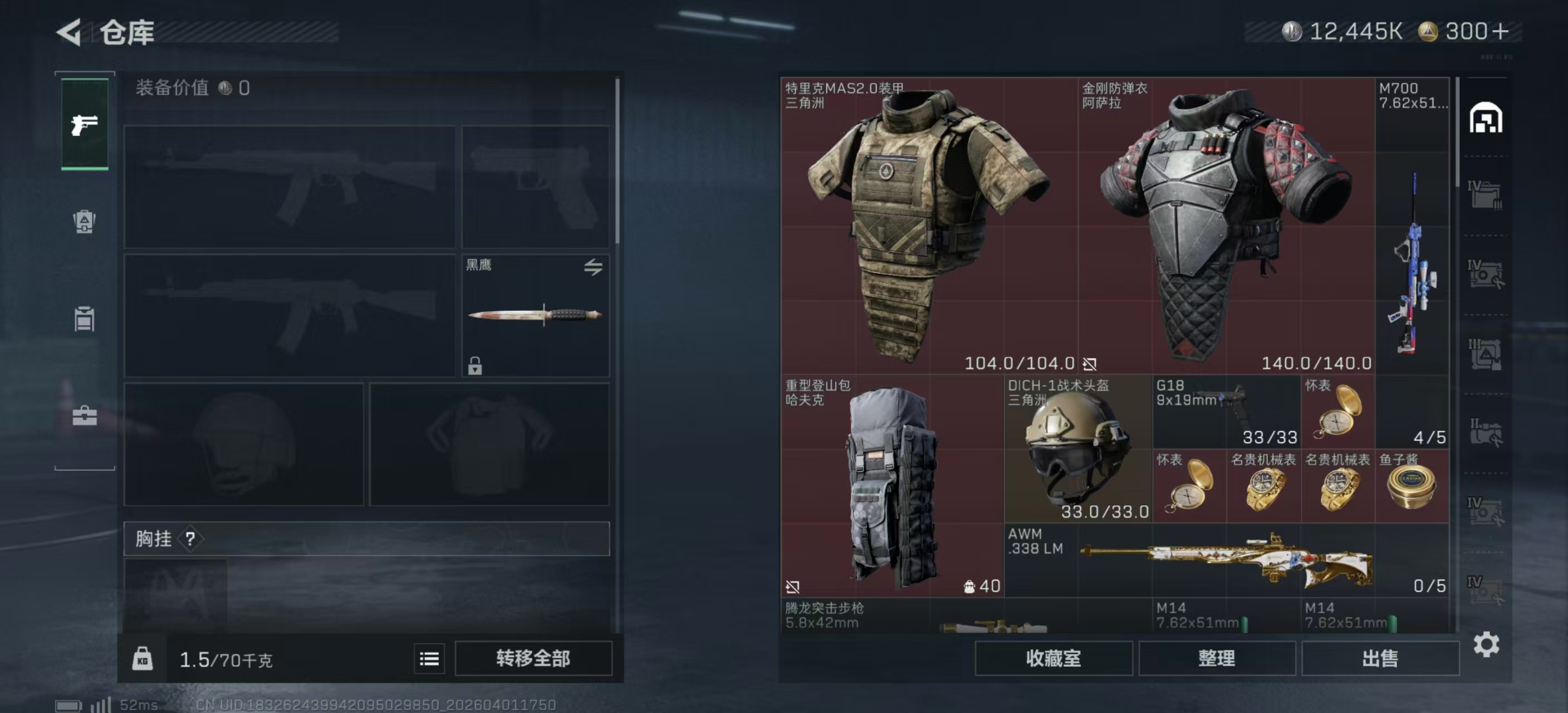Pick the AWM .338 LM rifle
1568x713 pixels.
1226,560
